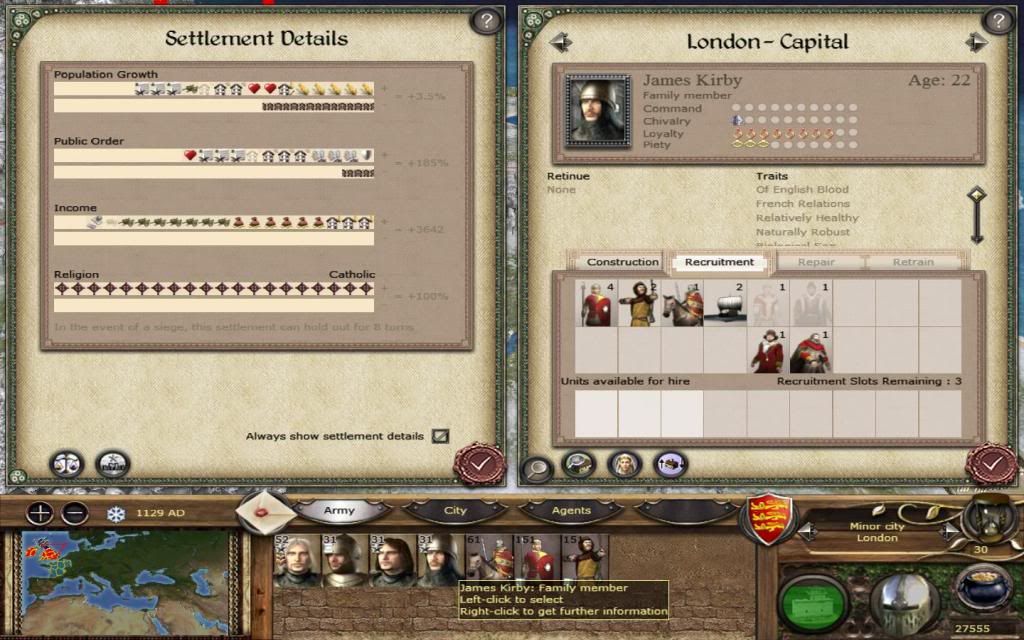
Task: Click the green construction building button
Action: [x=813, y=600]
